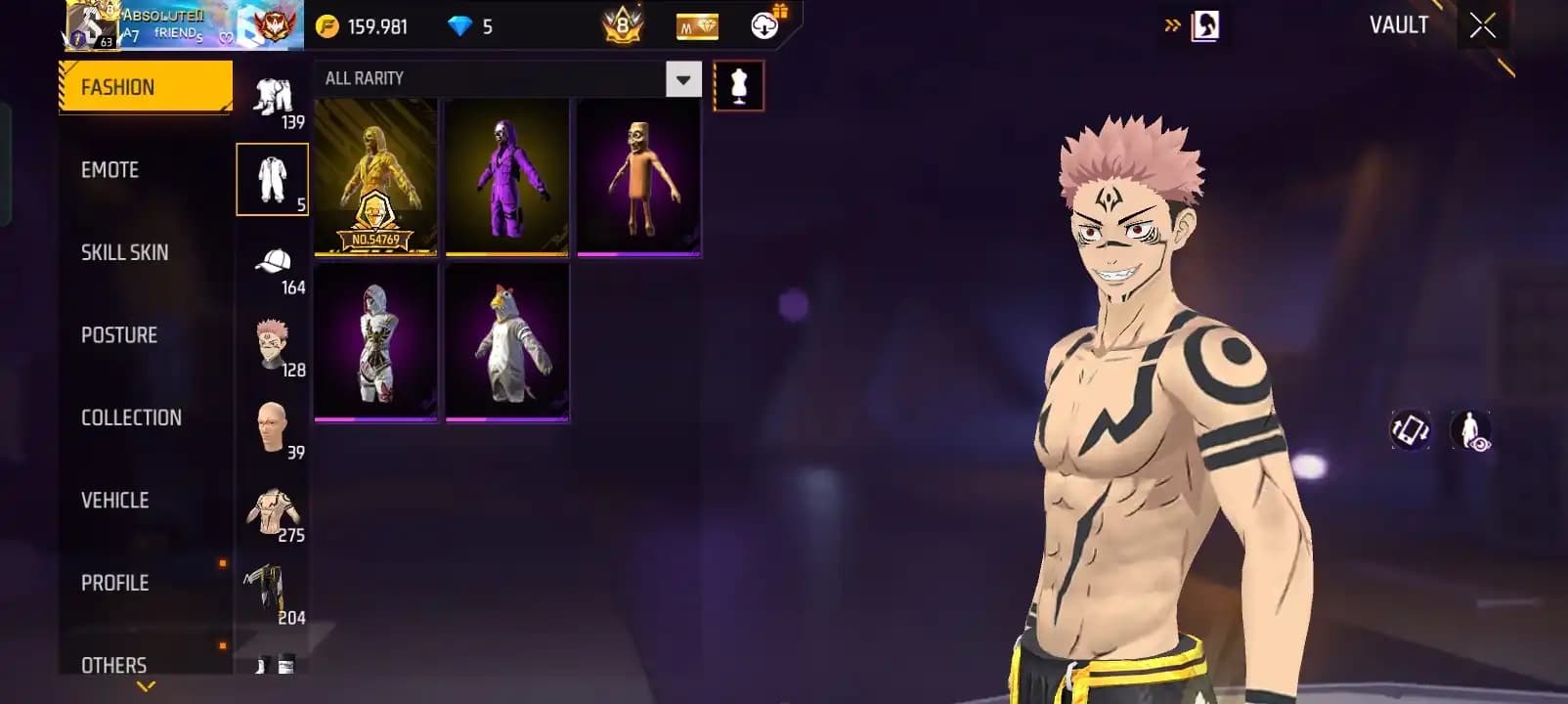
Task: Select the hairstyles category icon
Action: point(274,346)
